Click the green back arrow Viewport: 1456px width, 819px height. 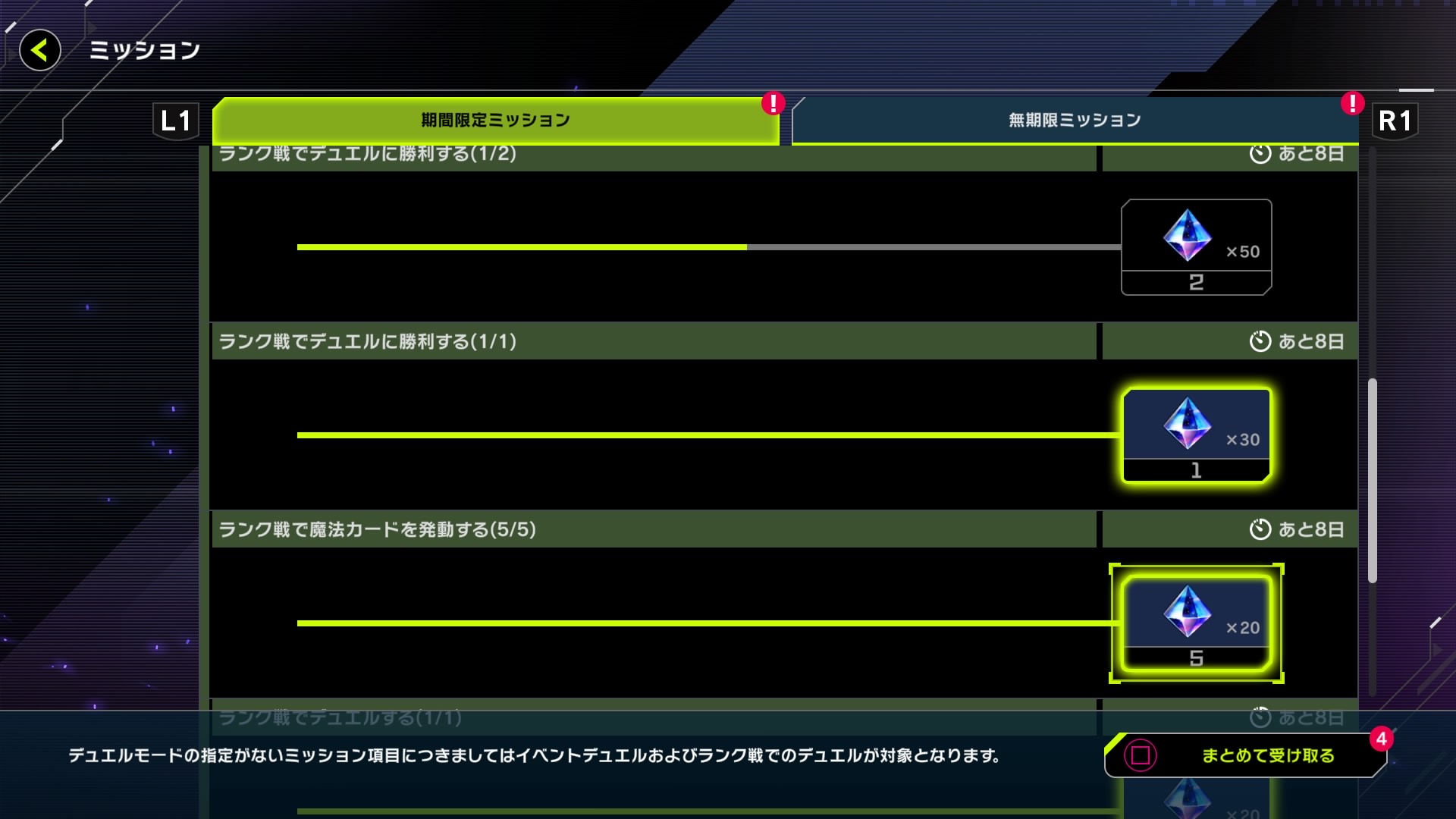39,50
